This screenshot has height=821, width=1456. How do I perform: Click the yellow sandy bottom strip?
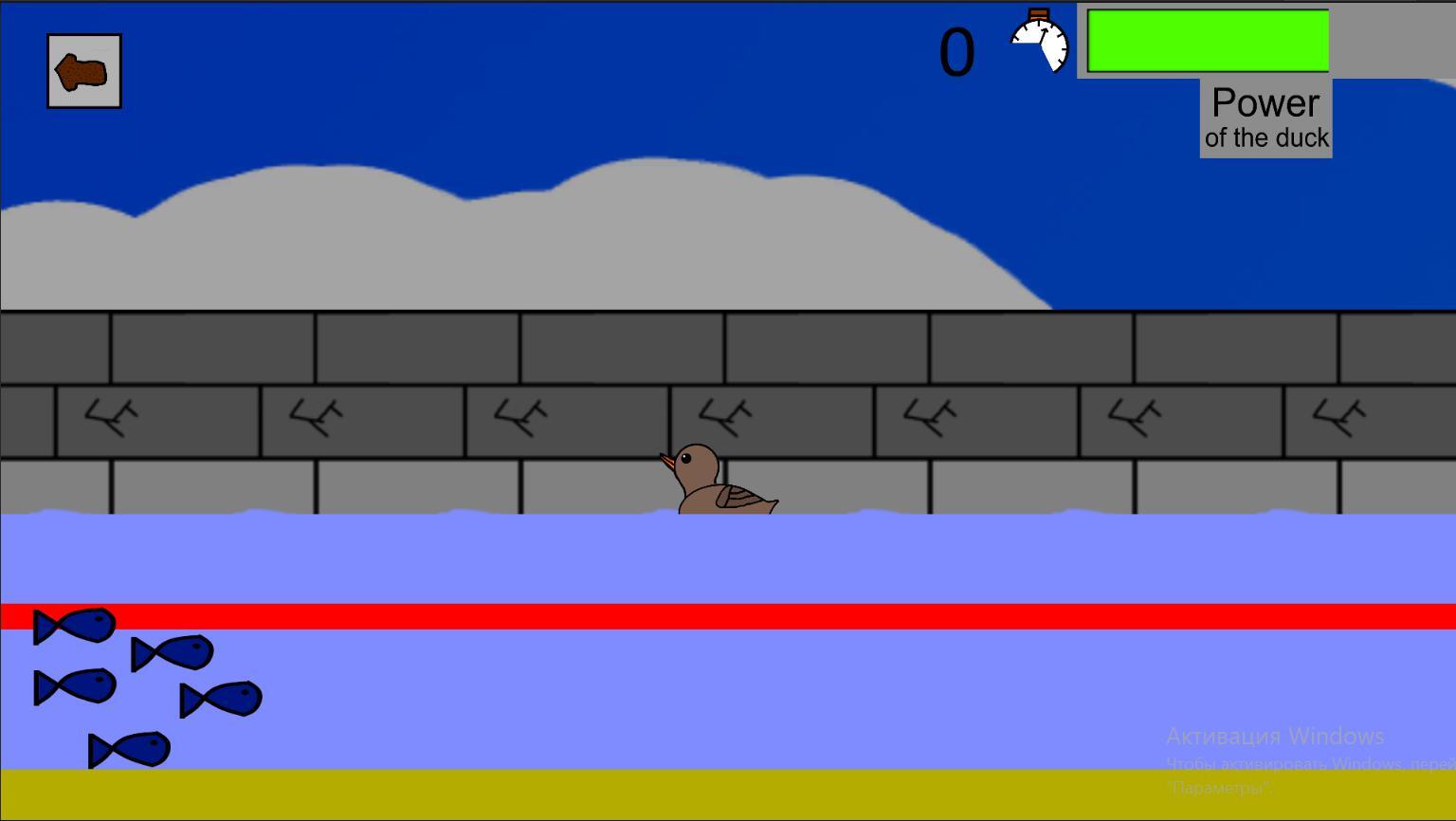click(664, 792)
